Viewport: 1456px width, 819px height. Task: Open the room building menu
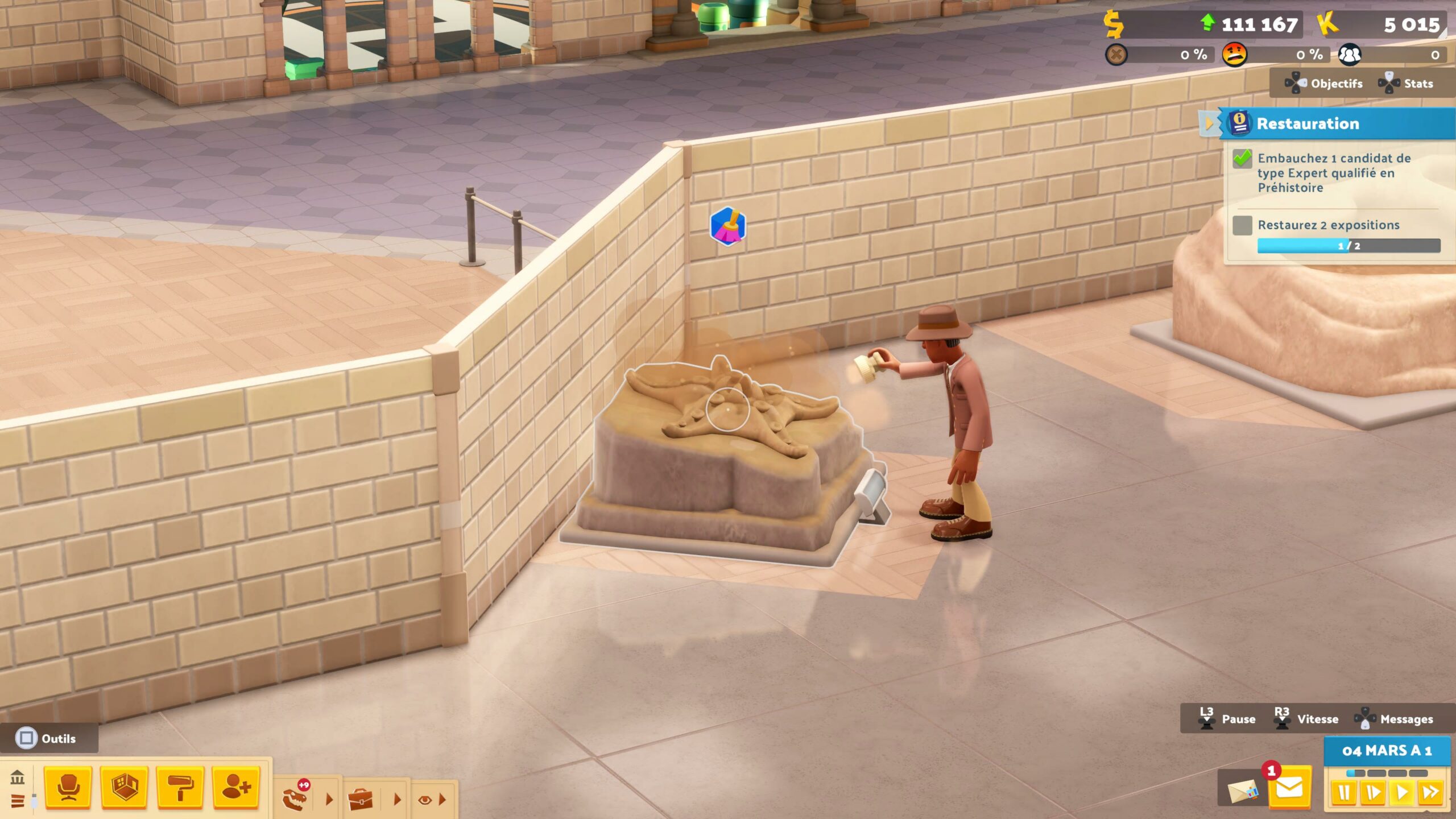[x=124, y=788]
